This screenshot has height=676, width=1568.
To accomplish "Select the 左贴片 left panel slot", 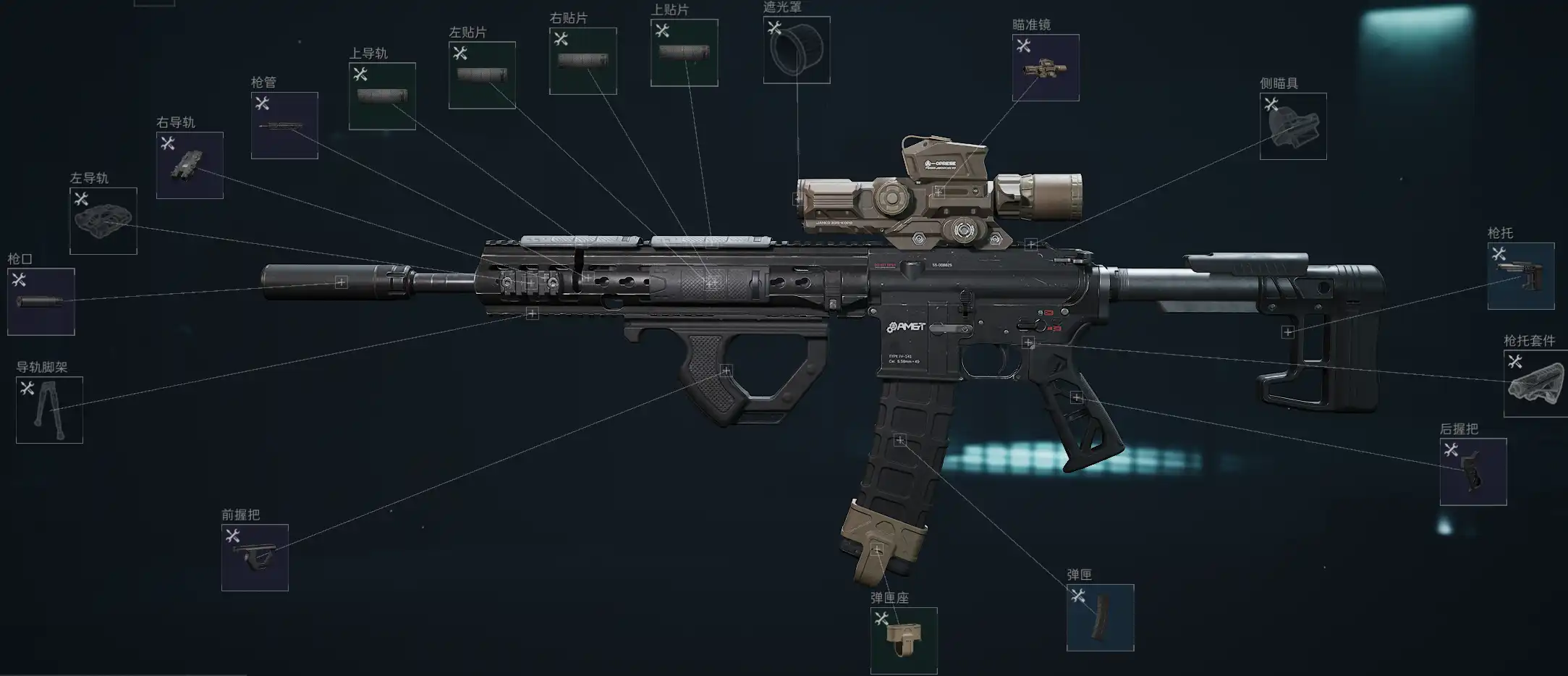I will pyautogui.click(x=482, y=75).
